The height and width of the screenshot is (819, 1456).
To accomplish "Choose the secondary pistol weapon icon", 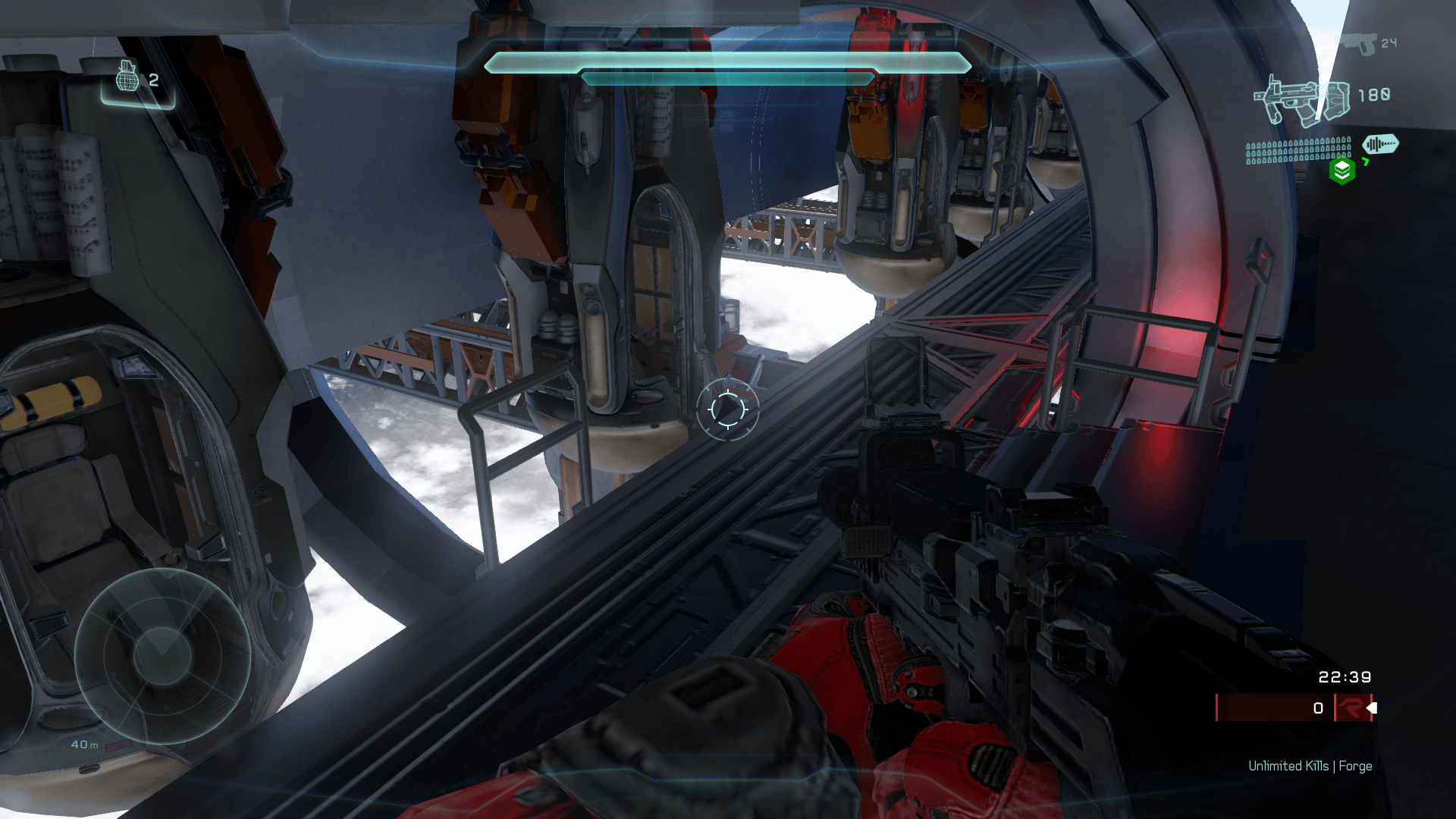I will (x=1359, y=42).
